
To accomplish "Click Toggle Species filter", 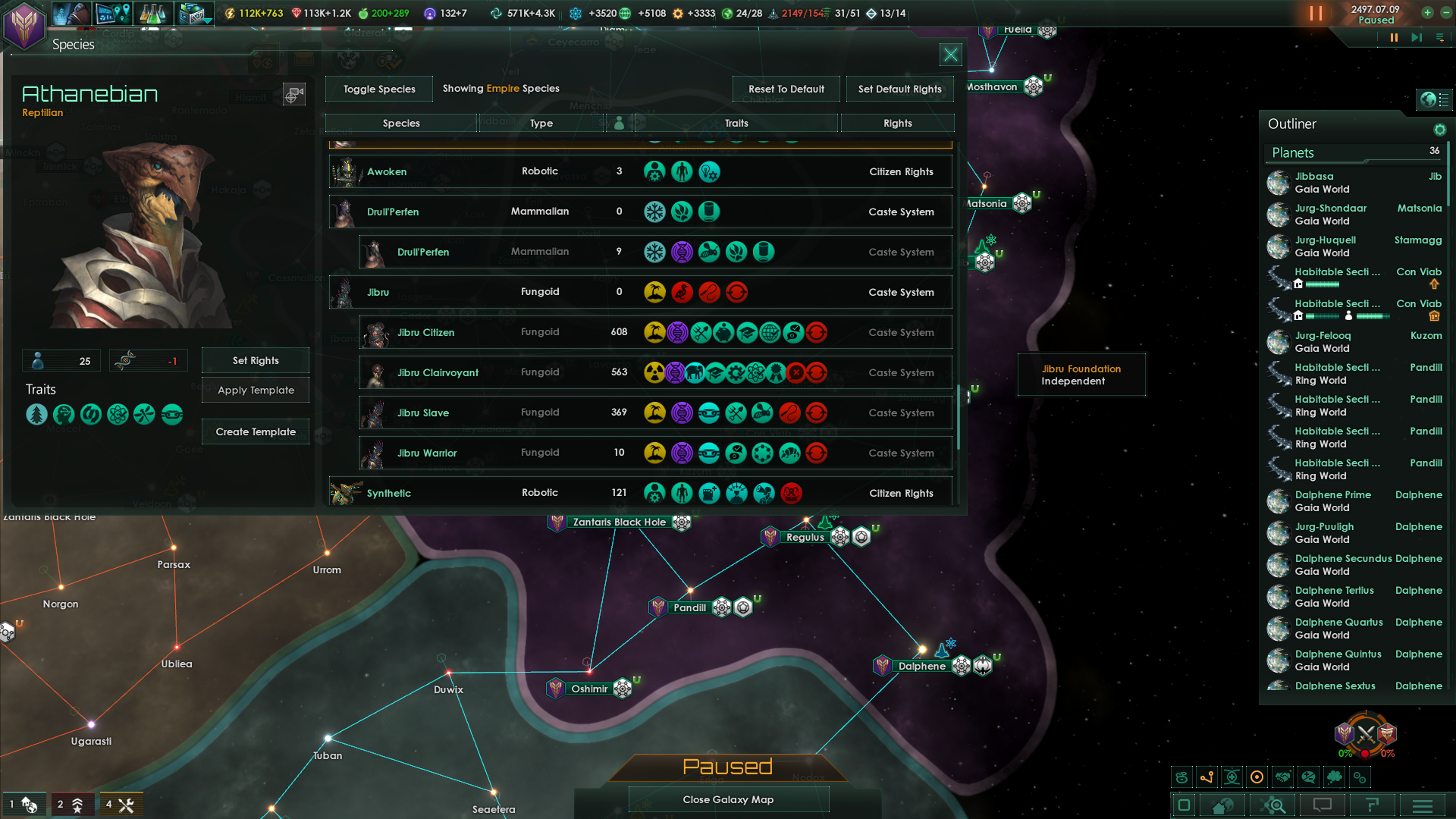I will 378,89.
